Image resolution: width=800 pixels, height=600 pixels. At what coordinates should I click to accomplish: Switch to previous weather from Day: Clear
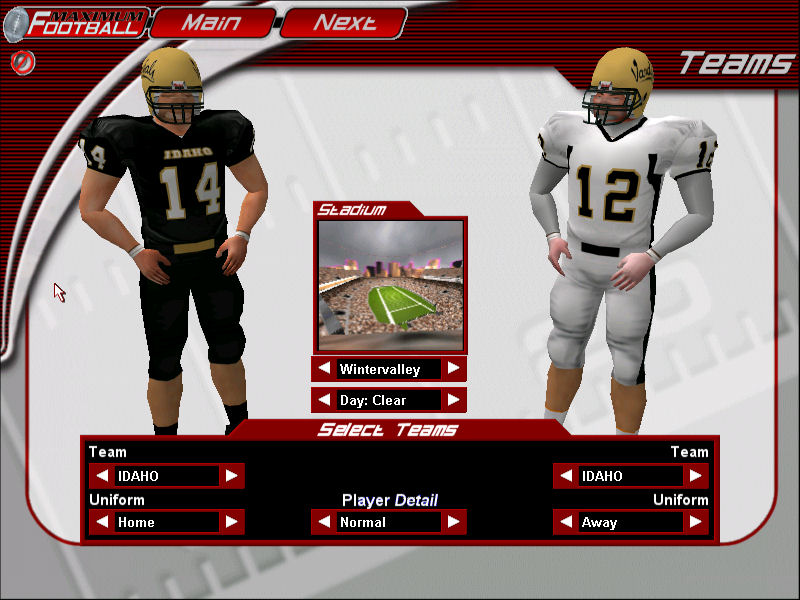coord(324,400)
